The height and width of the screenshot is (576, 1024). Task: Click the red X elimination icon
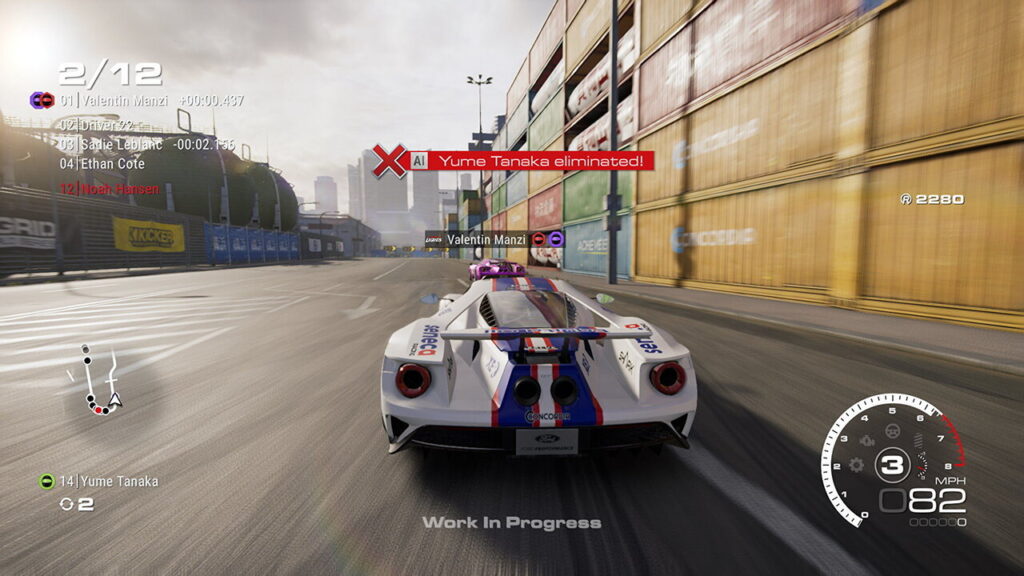click(389, 160)
